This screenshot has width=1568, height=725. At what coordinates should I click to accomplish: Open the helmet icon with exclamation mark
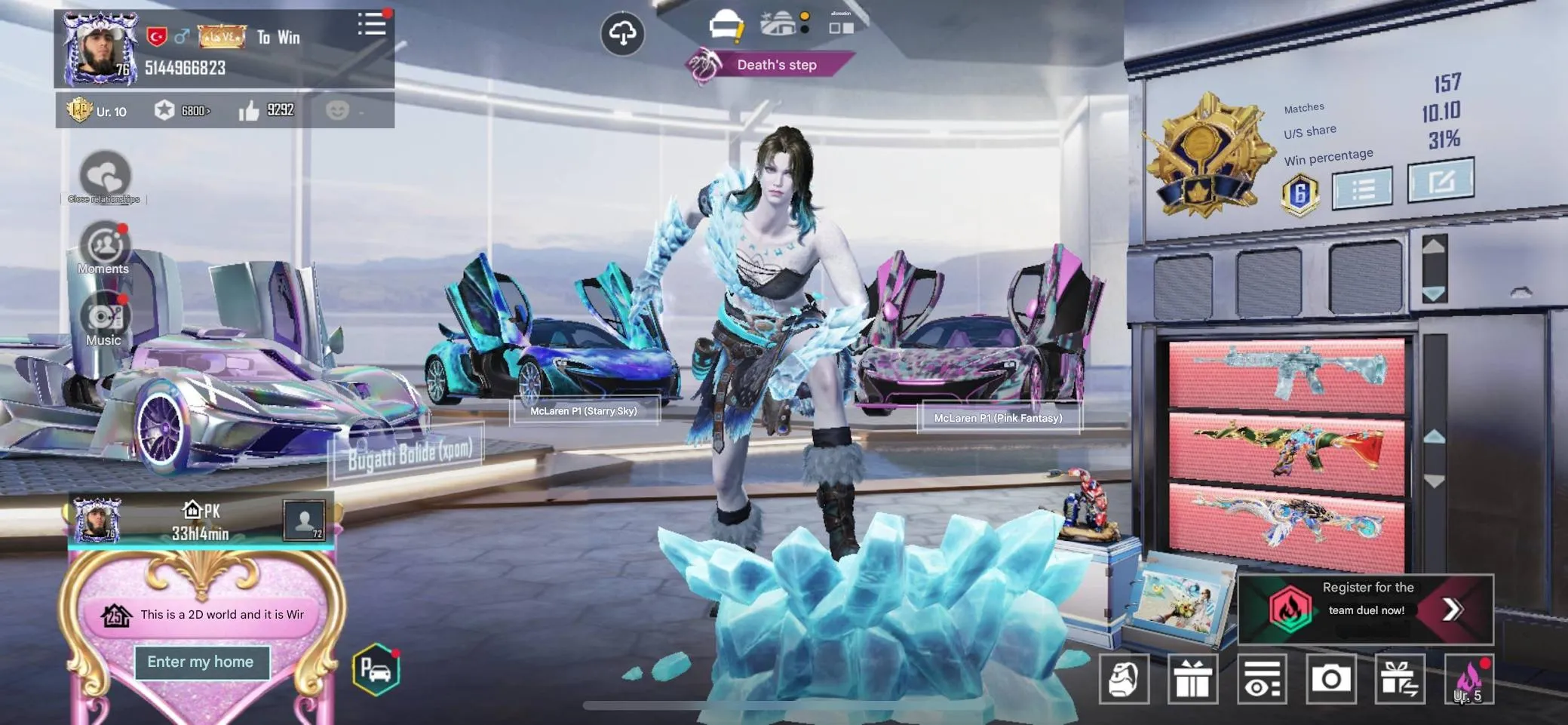coord(726,24)
